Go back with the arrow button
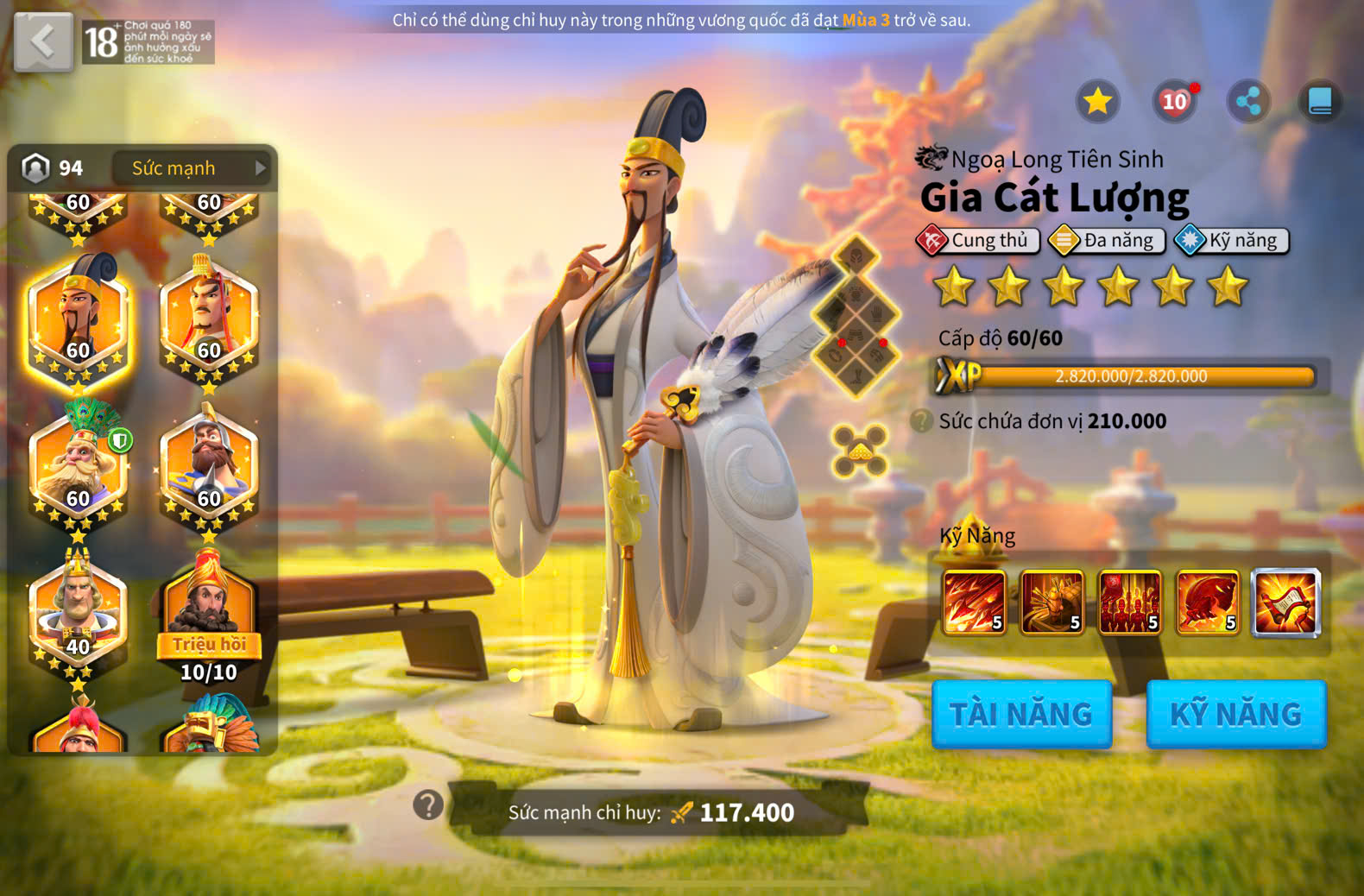The height and width of the screenshot is (896, 1364). pyautogui.click(x=43, y=41)
